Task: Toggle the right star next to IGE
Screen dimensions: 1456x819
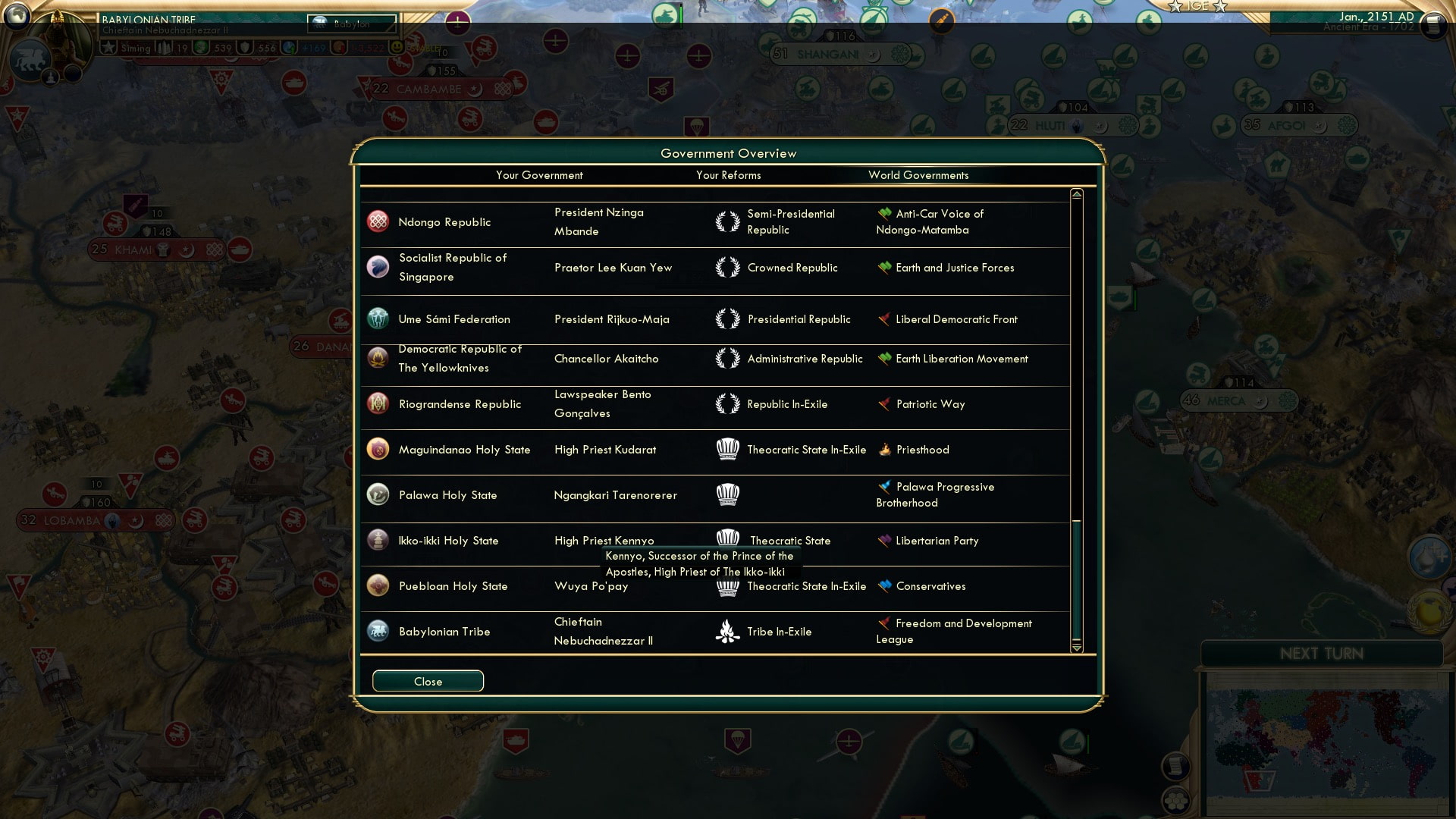Action: point(1218,6)
